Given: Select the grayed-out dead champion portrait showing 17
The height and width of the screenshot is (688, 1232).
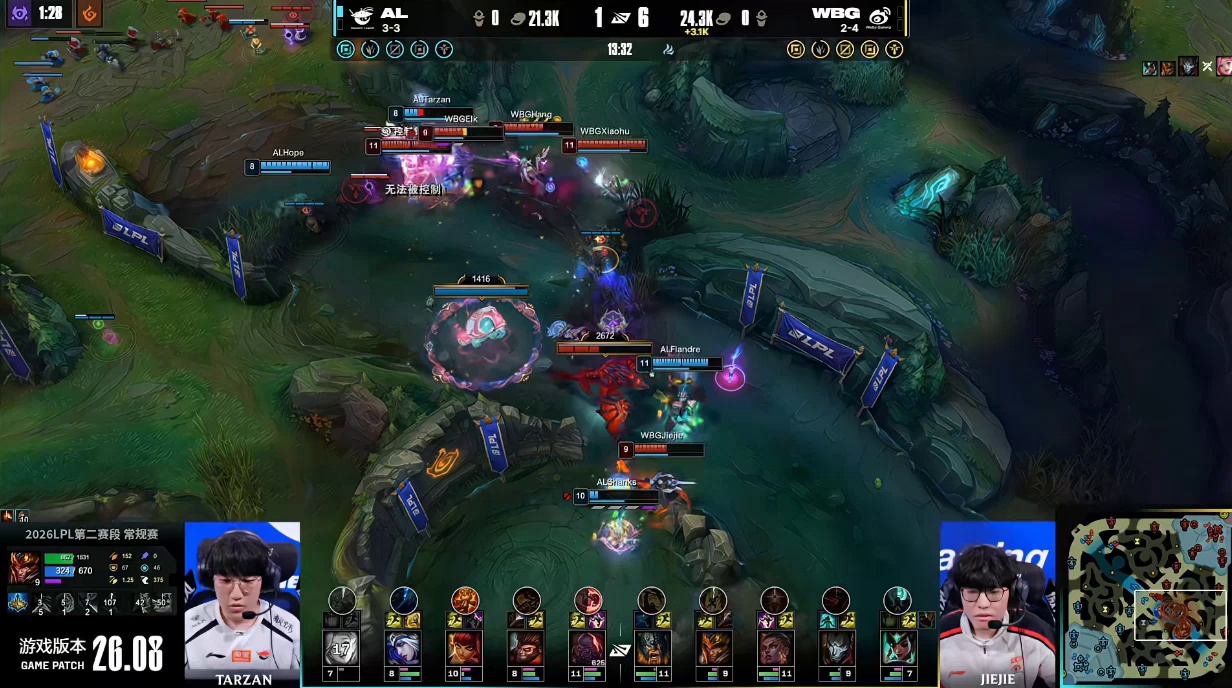Looking at the screenshot, I should (342, 648).
